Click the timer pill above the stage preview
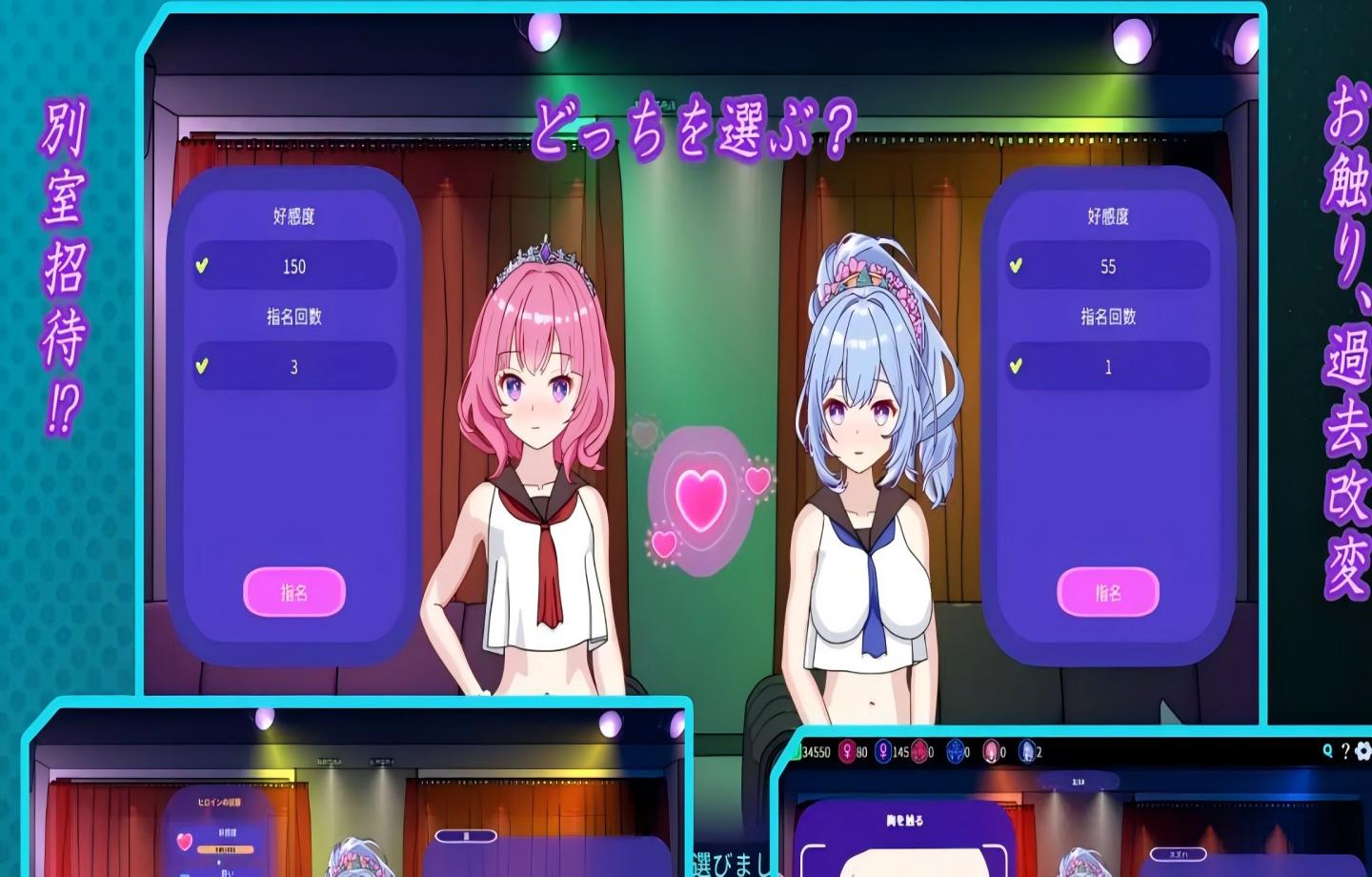The width and height of the screenshot is (1372, 877). coord(1078,781)
